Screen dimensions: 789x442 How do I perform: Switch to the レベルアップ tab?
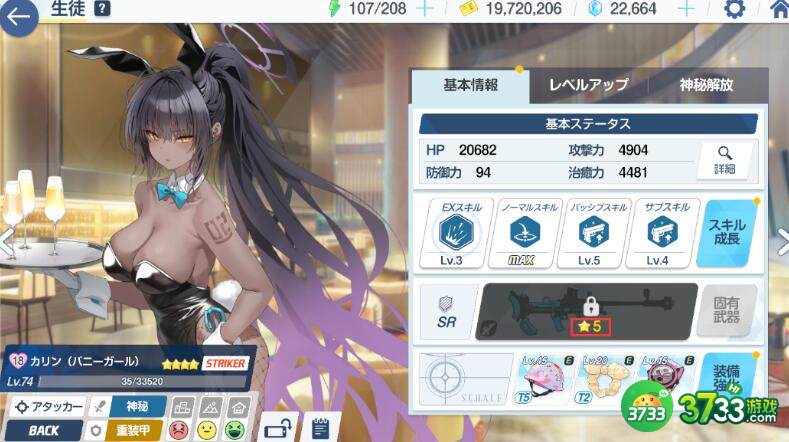point(588,85)
